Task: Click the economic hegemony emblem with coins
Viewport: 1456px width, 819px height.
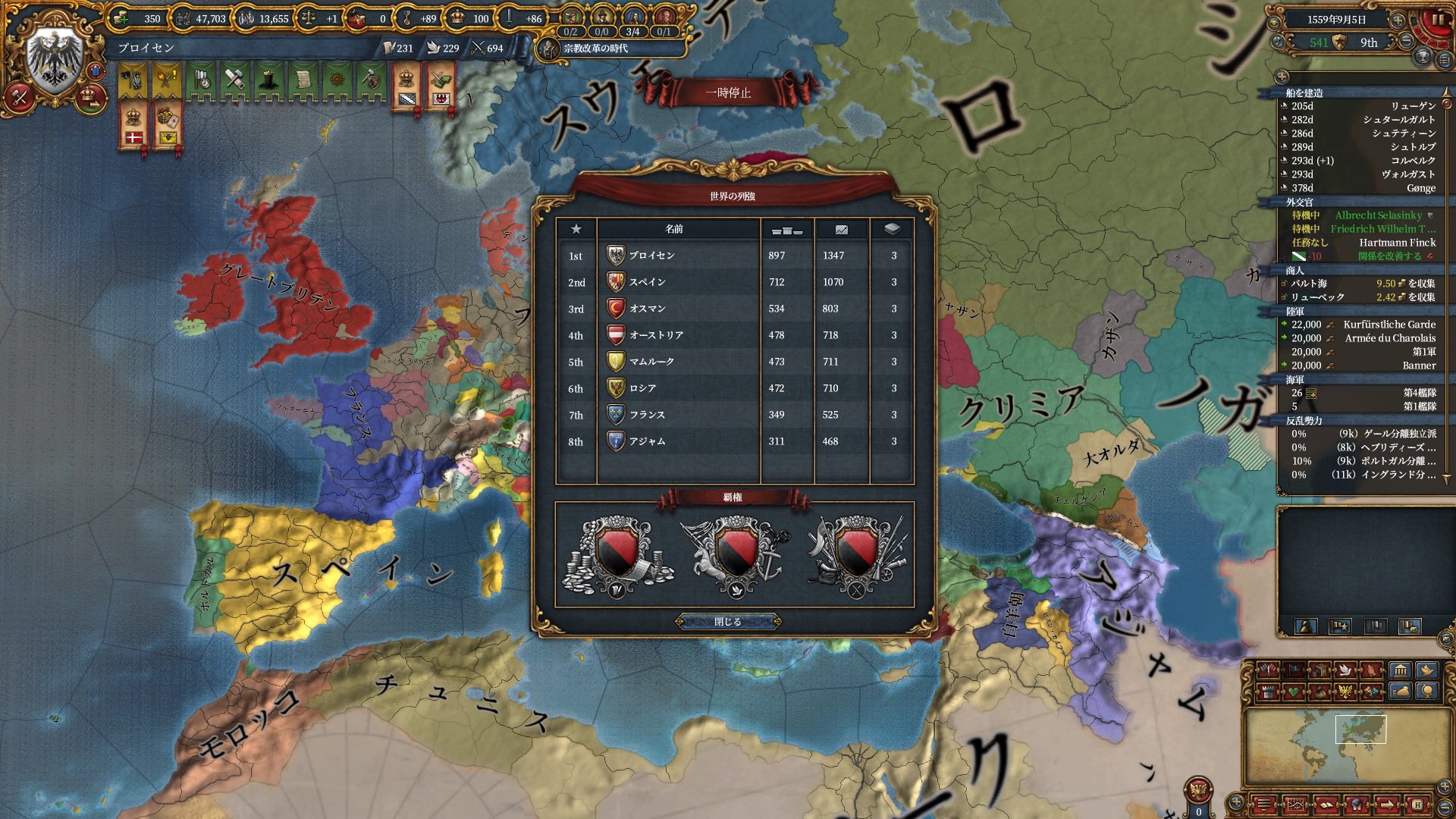Action: point(617,556)
